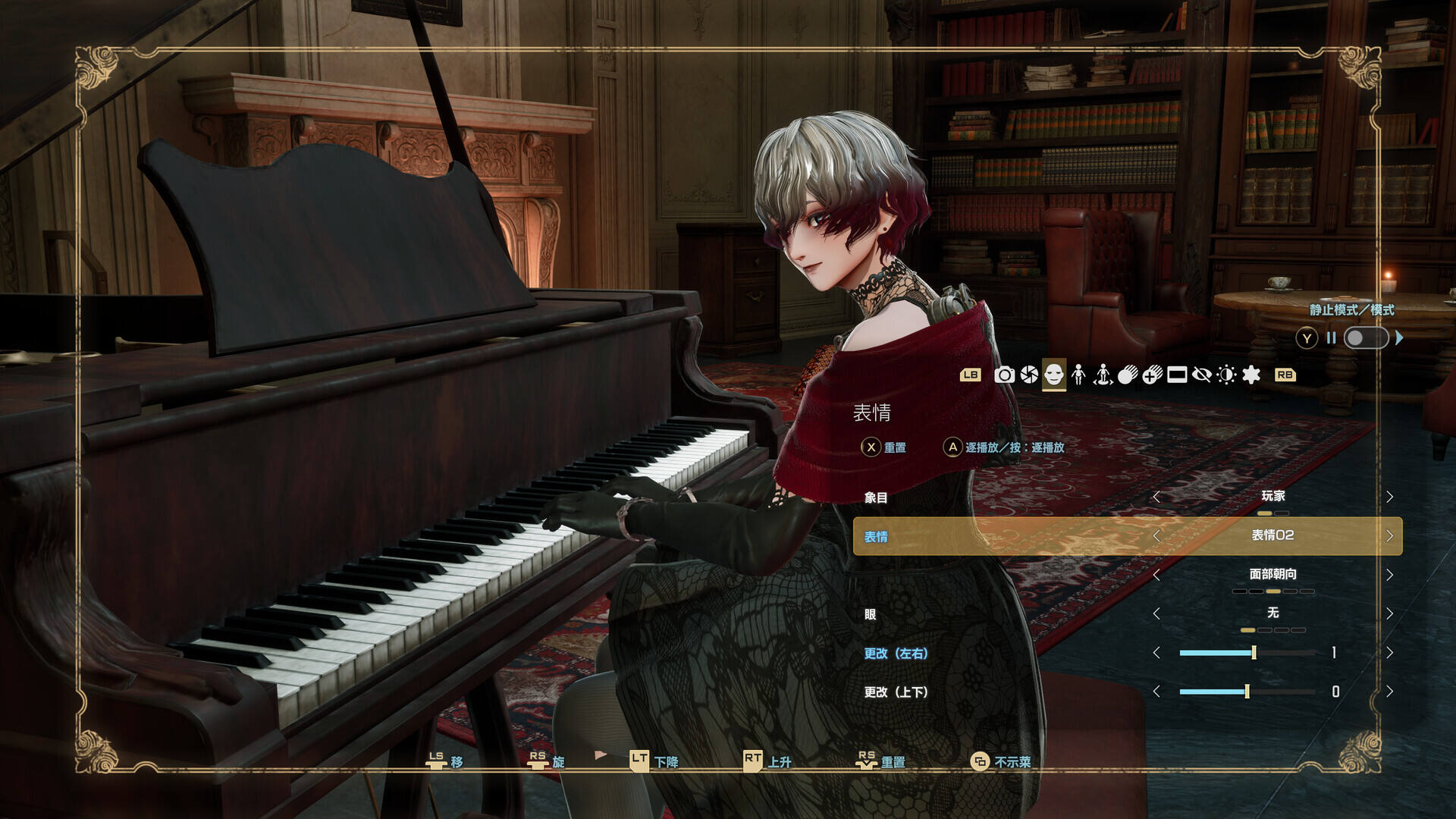This screenshot has width=1456, height=819.
Task: Select the brightness/contrast adjustment icon
Action: pyautogui.click(x=1226, y=375)
